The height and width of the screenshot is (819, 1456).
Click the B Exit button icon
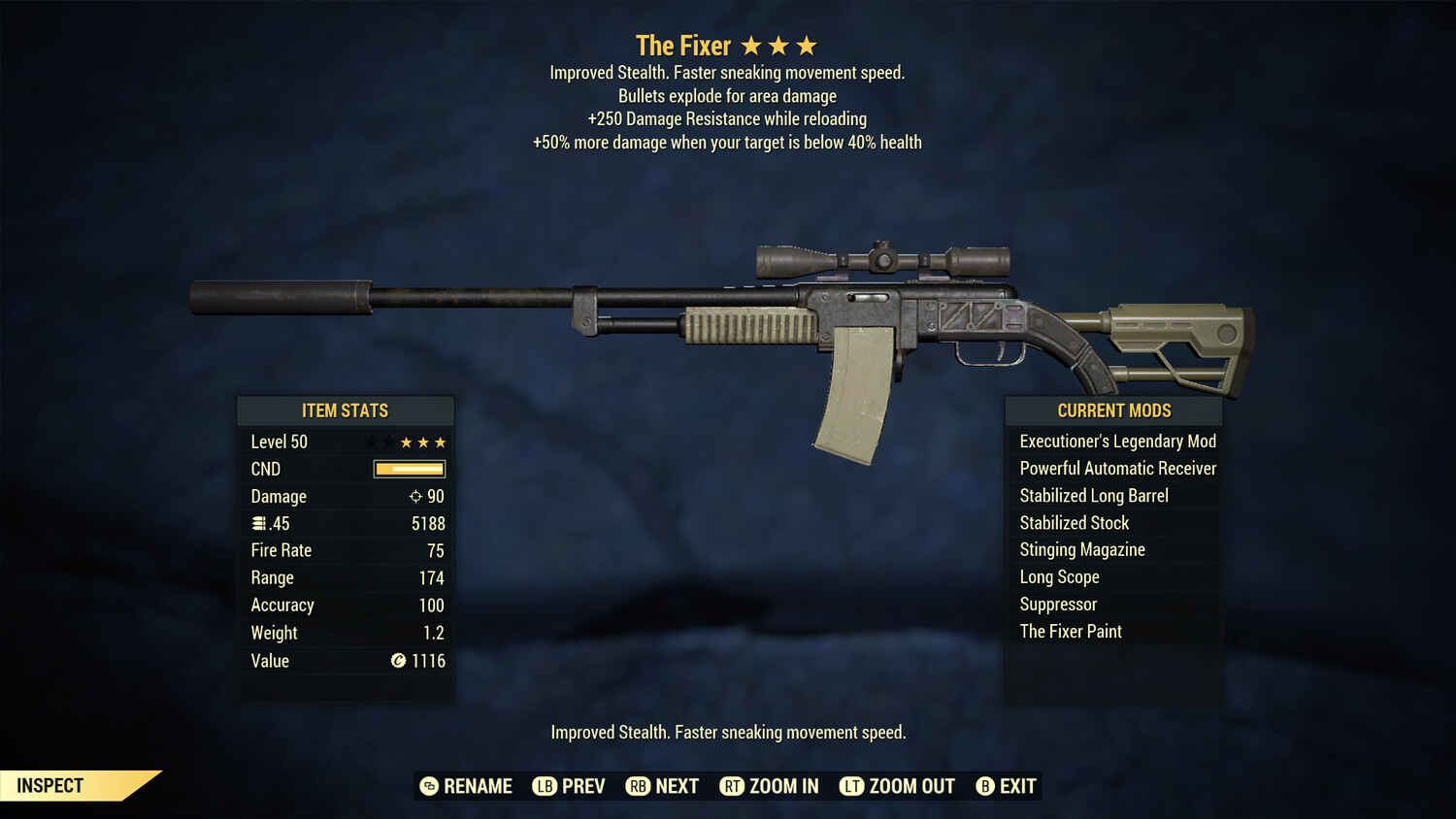(x=985, y=786)
